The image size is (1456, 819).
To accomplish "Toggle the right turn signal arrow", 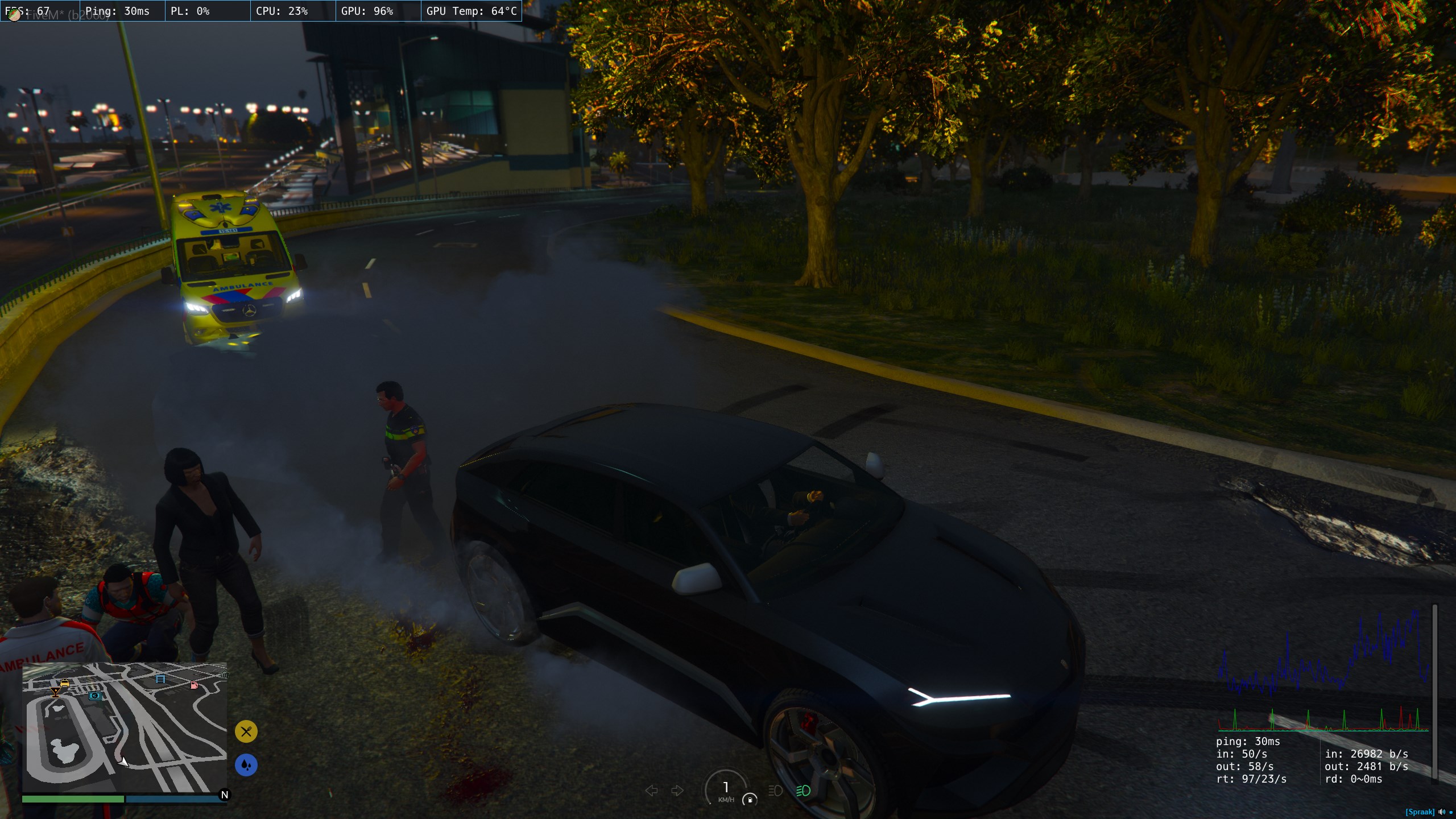I will [x=677, y=791].
